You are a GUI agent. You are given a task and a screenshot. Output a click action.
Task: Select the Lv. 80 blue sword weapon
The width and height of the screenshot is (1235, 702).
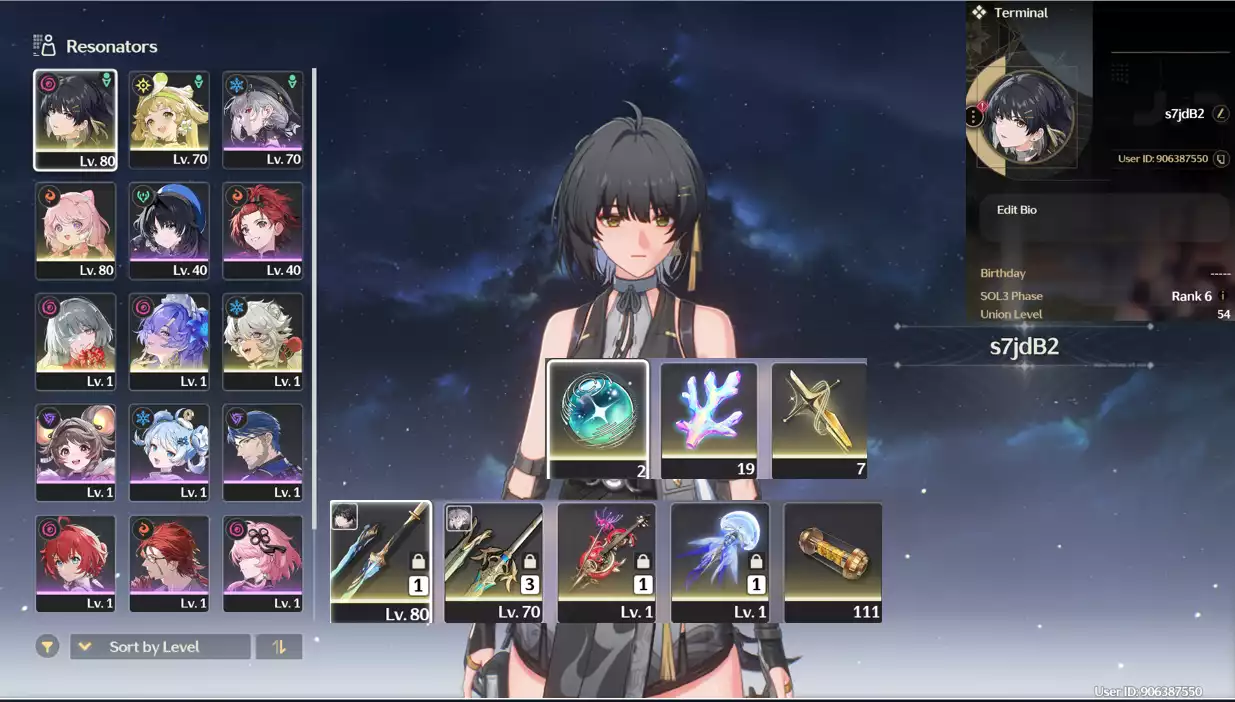(x=381, y=562)
